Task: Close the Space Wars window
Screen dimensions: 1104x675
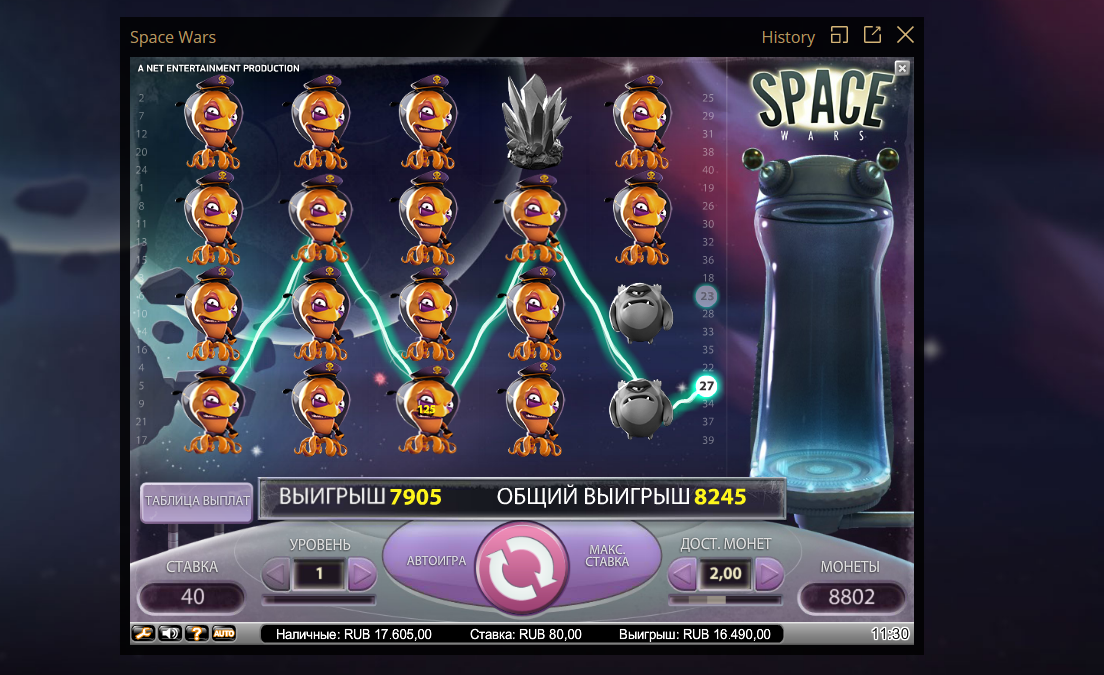Action: 905,35
